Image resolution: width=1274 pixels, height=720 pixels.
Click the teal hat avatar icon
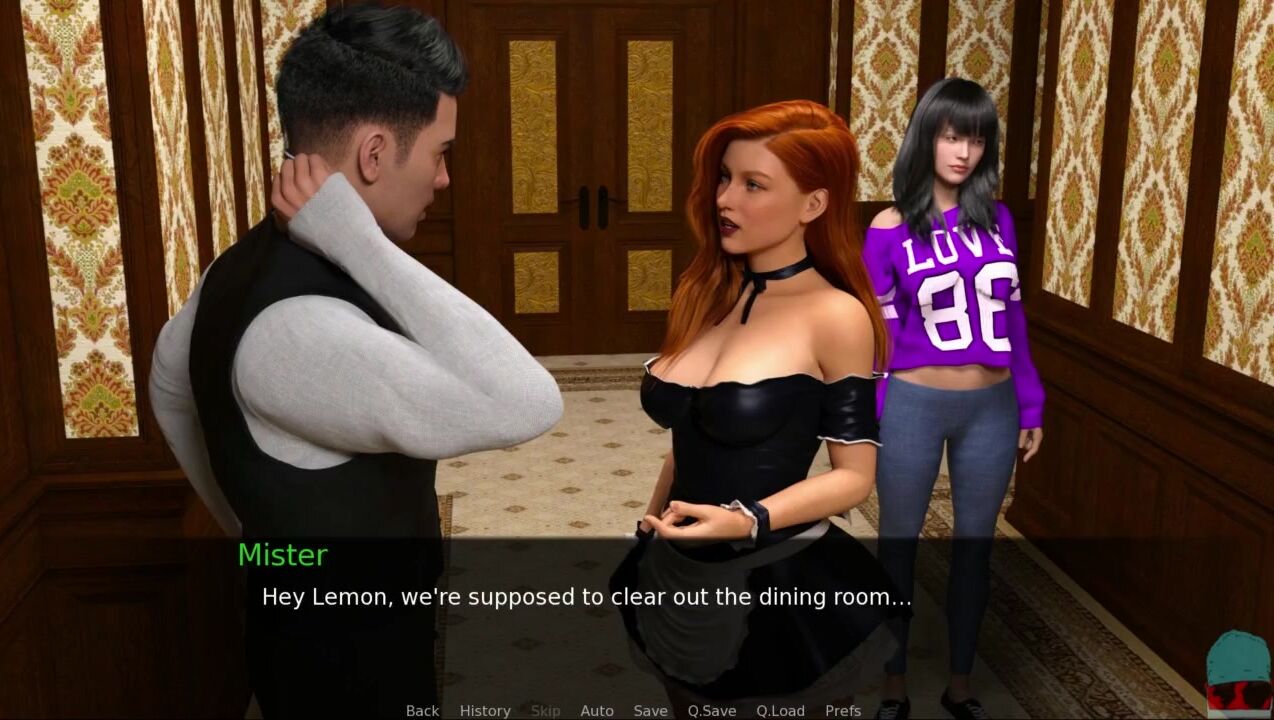1238,673
